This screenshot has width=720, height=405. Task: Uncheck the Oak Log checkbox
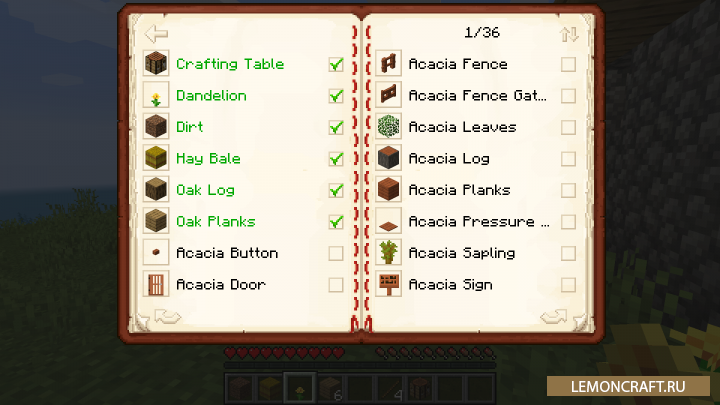pyautogui.click(x=336, y=190)
